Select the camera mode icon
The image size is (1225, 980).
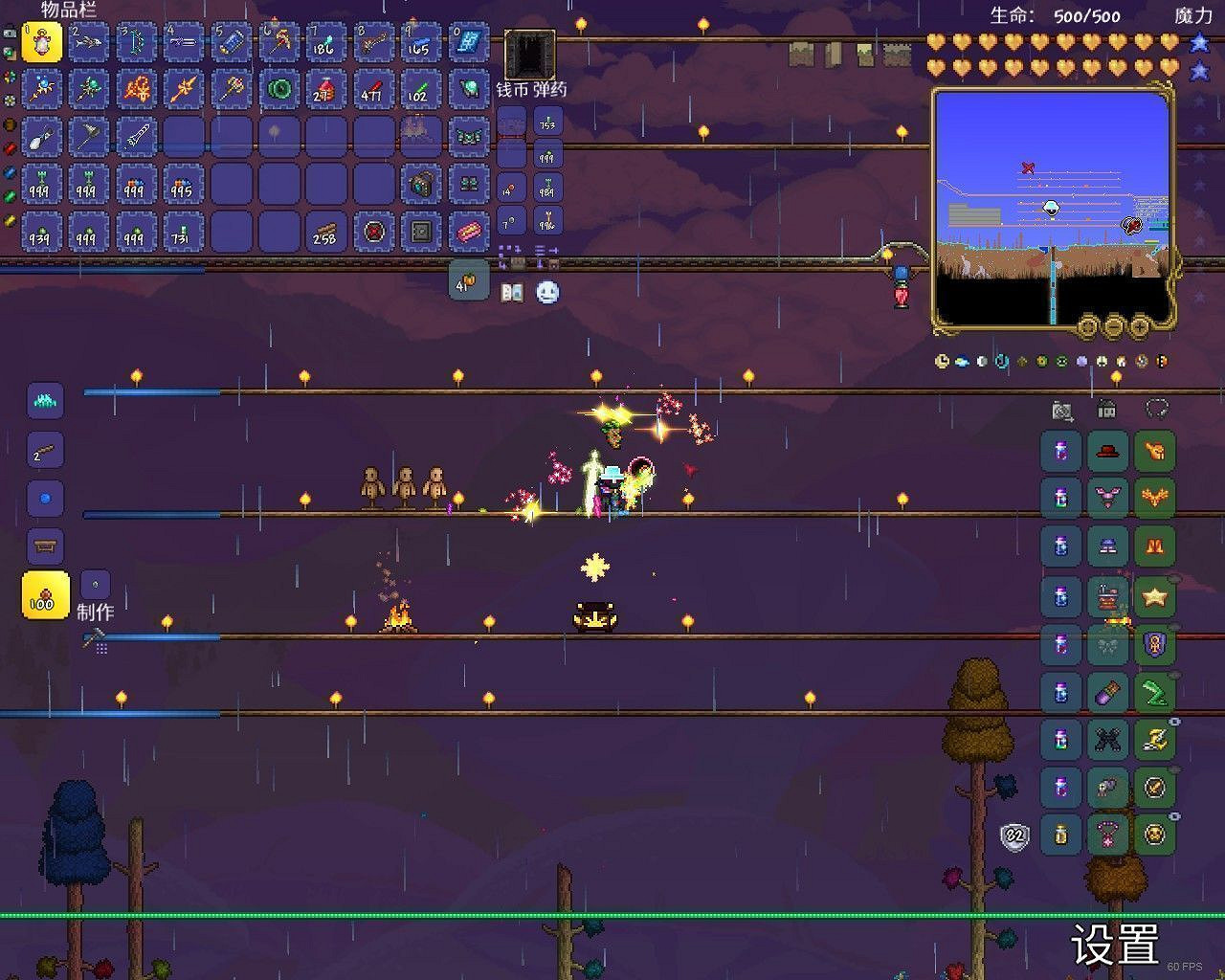(1061, 410)
